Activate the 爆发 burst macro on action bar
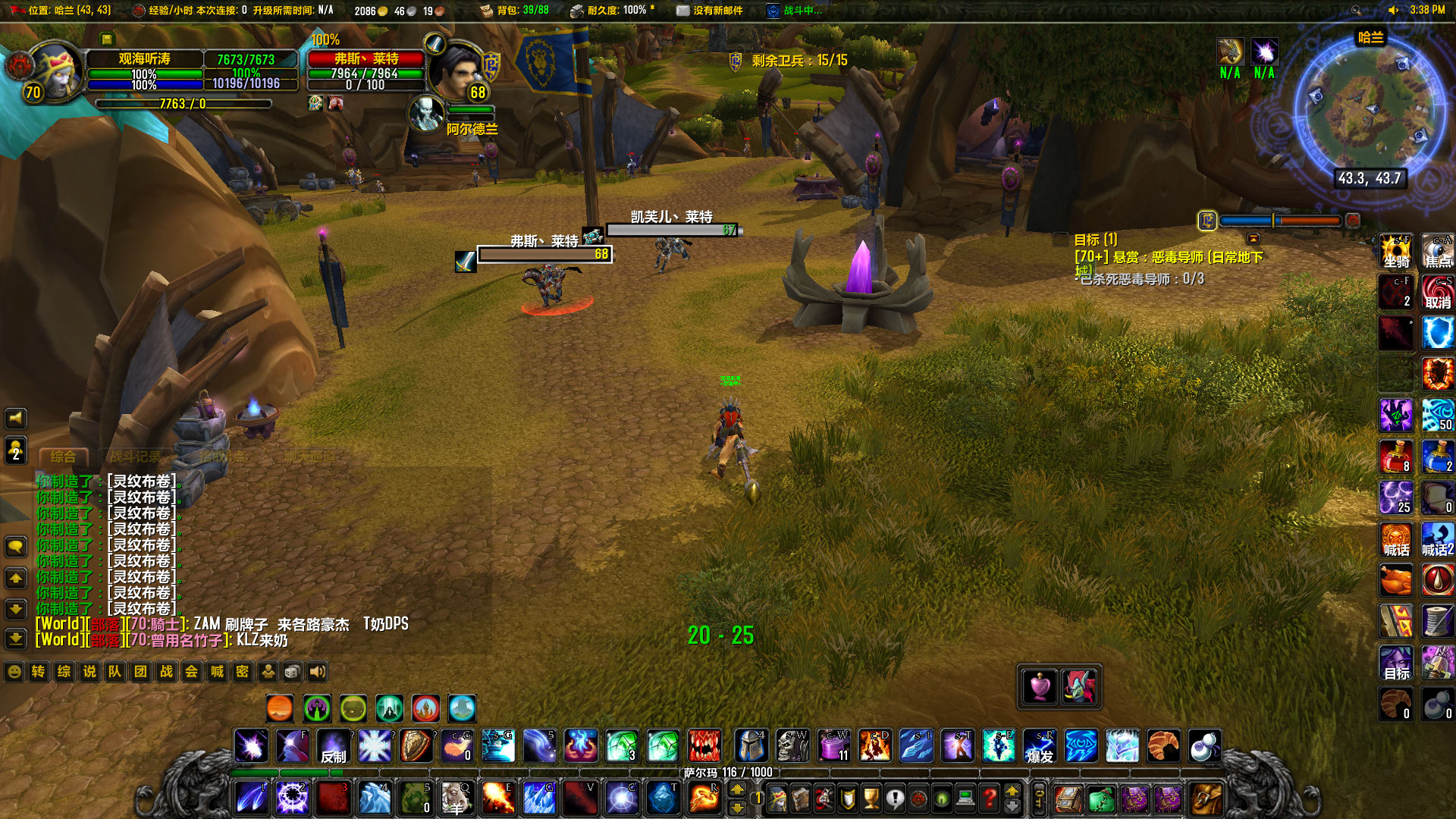 tap(1040, 746)
